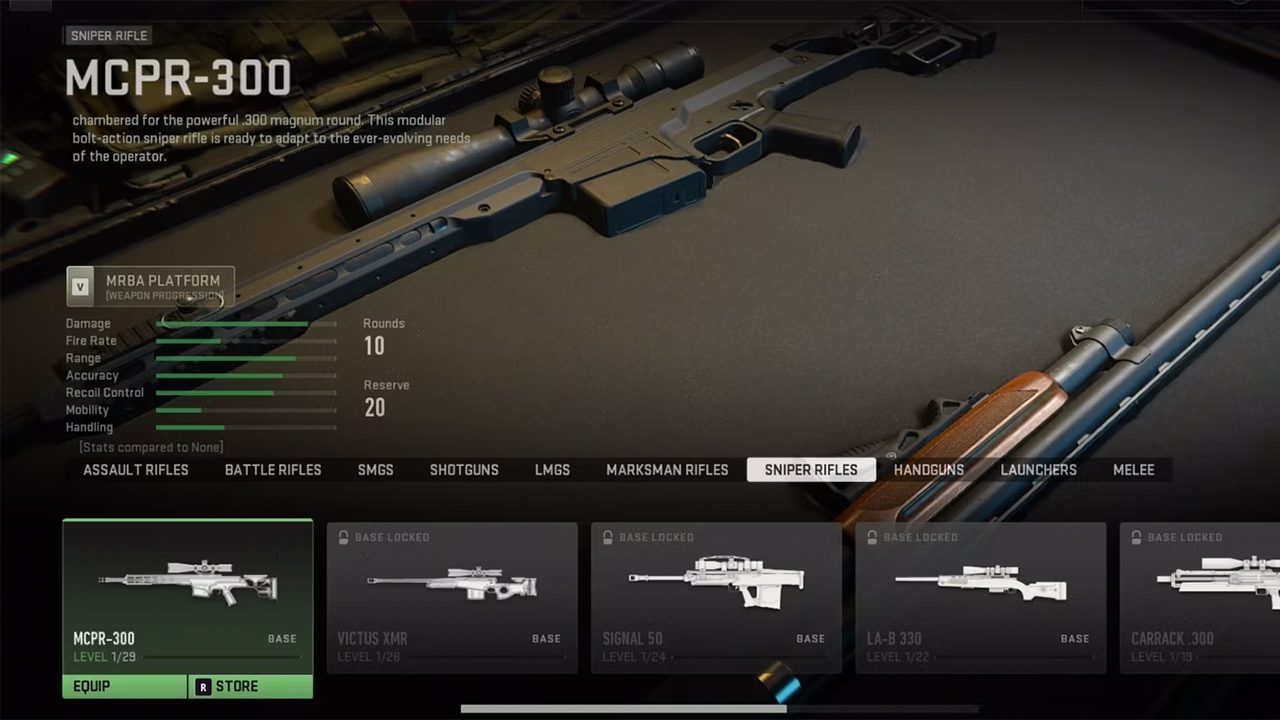Open the MRBA Platform weapon progression
This screenshot has width=1280, height=720.
[150, 286]
